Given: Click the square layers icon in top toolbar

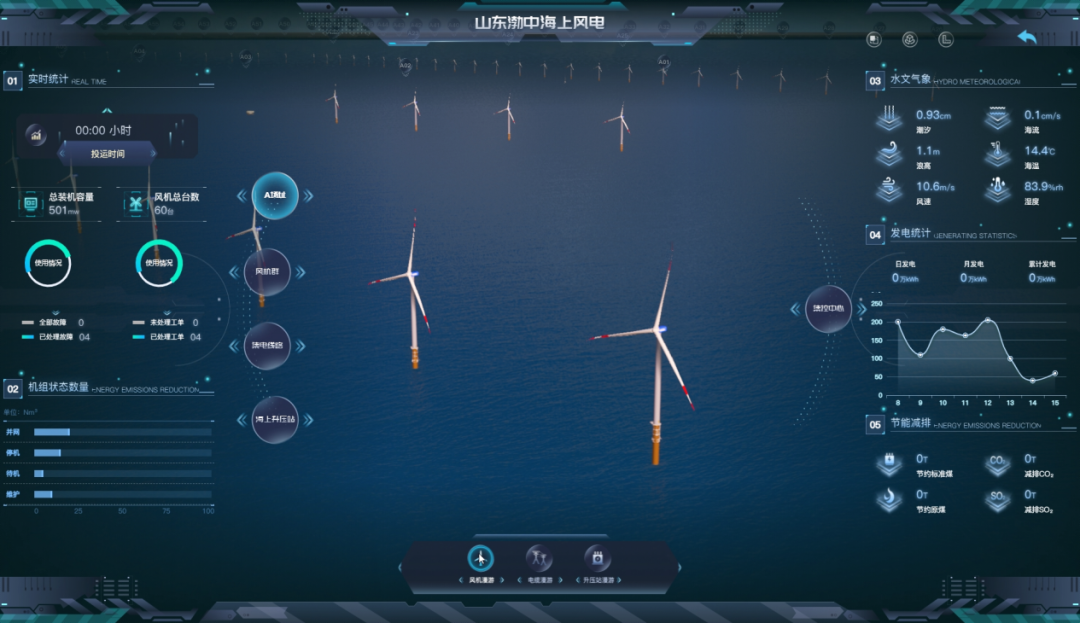Looking at the screenshot, I should [x=874, y=40].
